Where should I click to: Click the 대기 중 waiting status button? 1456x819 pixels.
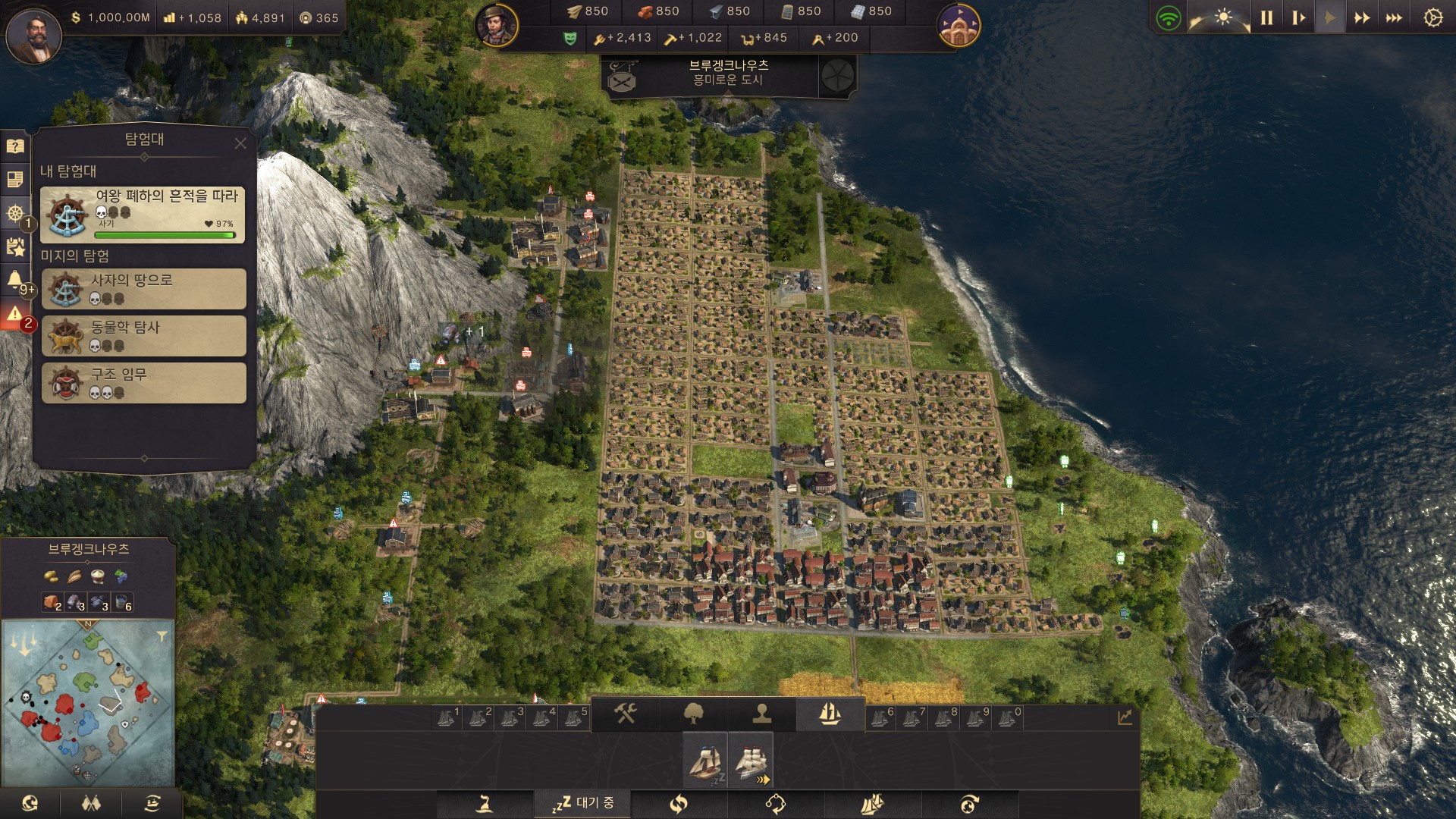[x=583, y=803]
